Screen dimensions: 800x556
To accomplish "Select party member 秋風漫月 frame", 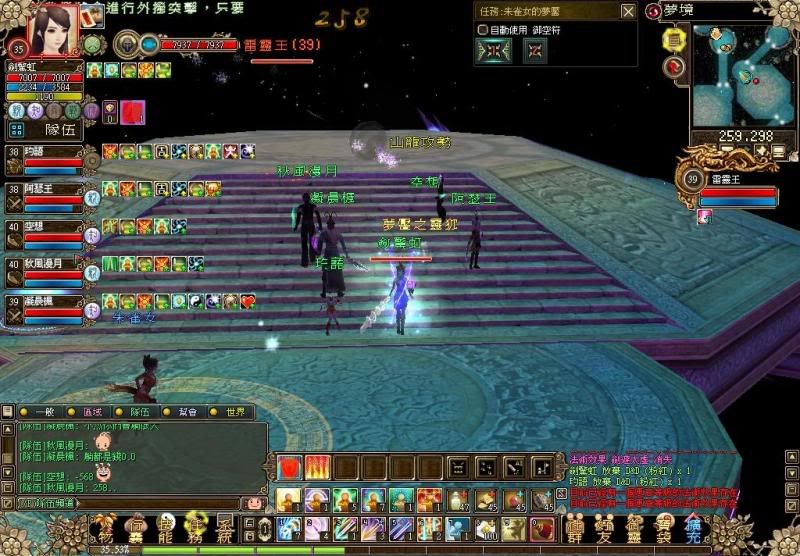I will tap(45, 271).
